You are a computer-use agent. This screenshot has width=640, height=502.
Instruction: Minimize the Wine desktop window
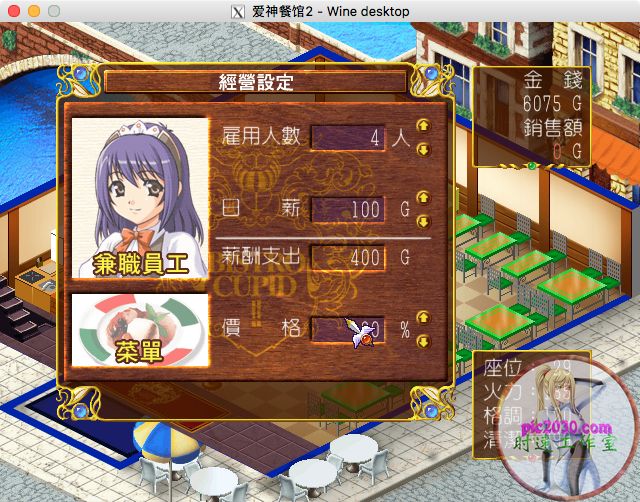coord(33,10)
